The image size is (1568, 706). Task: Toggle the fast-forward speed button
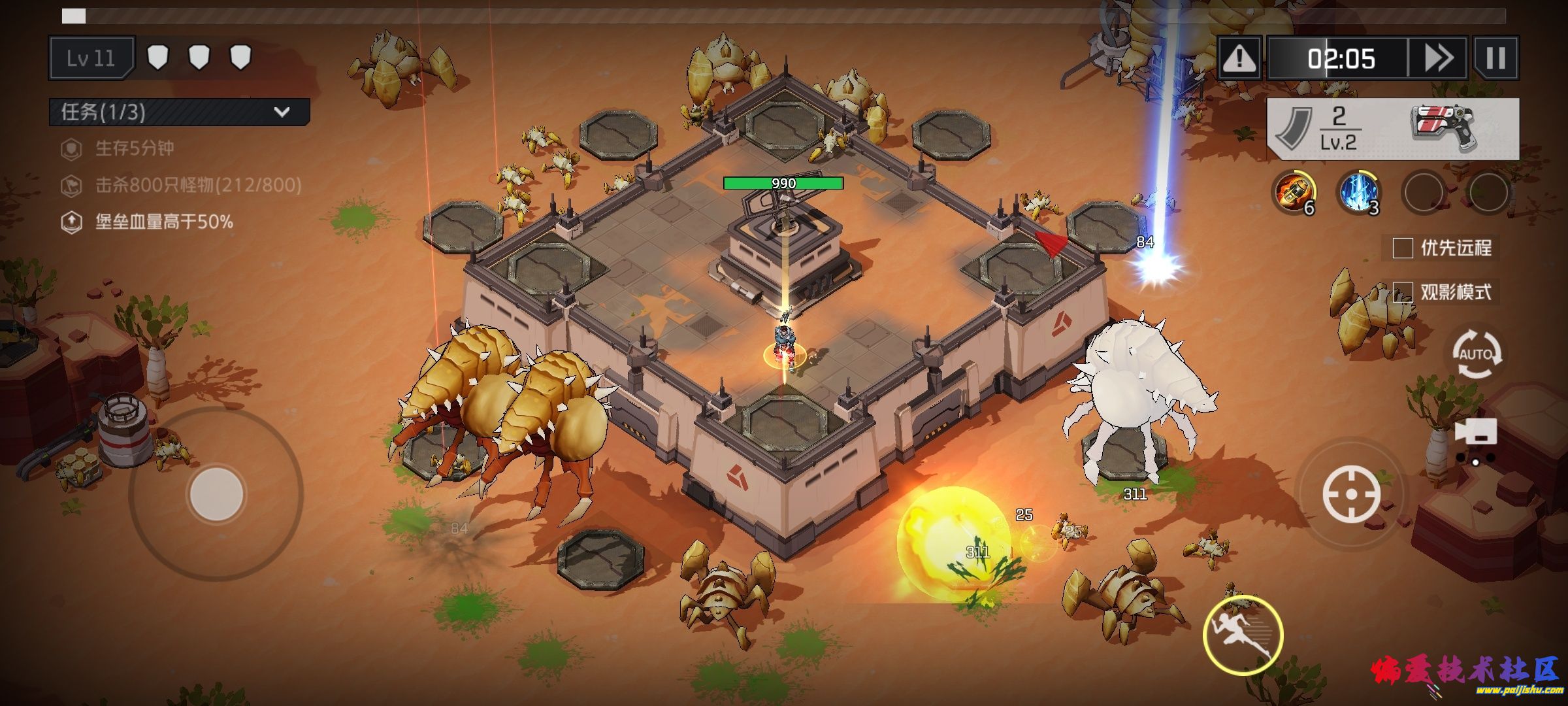pyautogui.click(x=1437, y=59)
